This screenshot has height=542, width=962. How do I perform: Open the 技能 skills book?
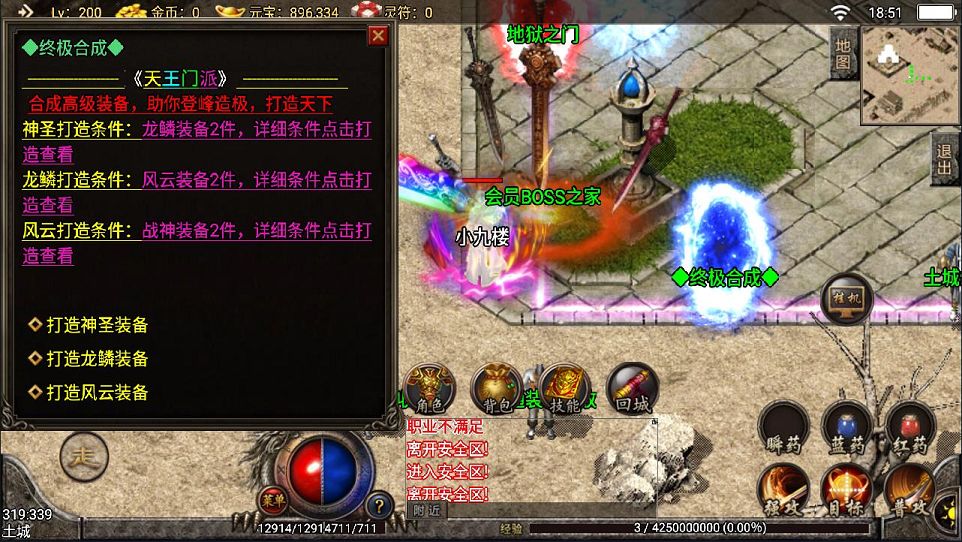click(x=565, y=389)
